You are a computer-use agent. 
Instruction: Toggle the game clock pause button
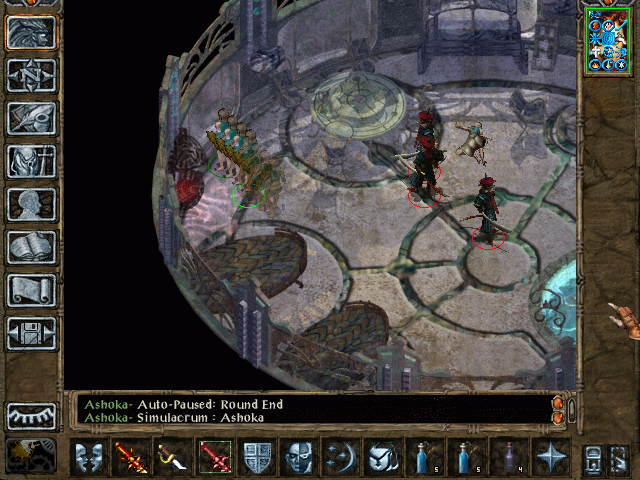pos(32,455)
